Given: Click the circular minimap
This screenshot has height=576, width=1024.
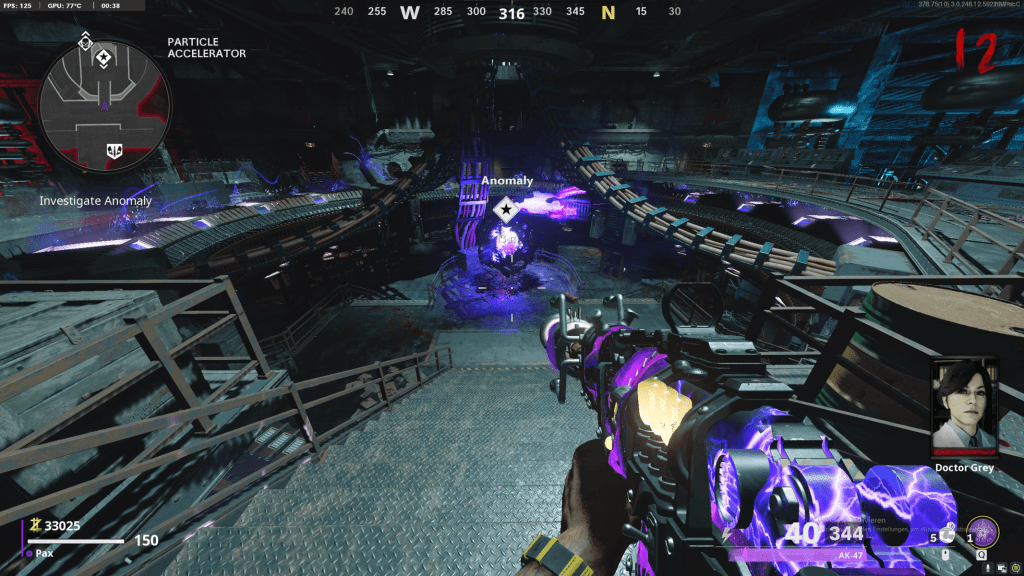Looking at the screenshot, I should 105,105.
